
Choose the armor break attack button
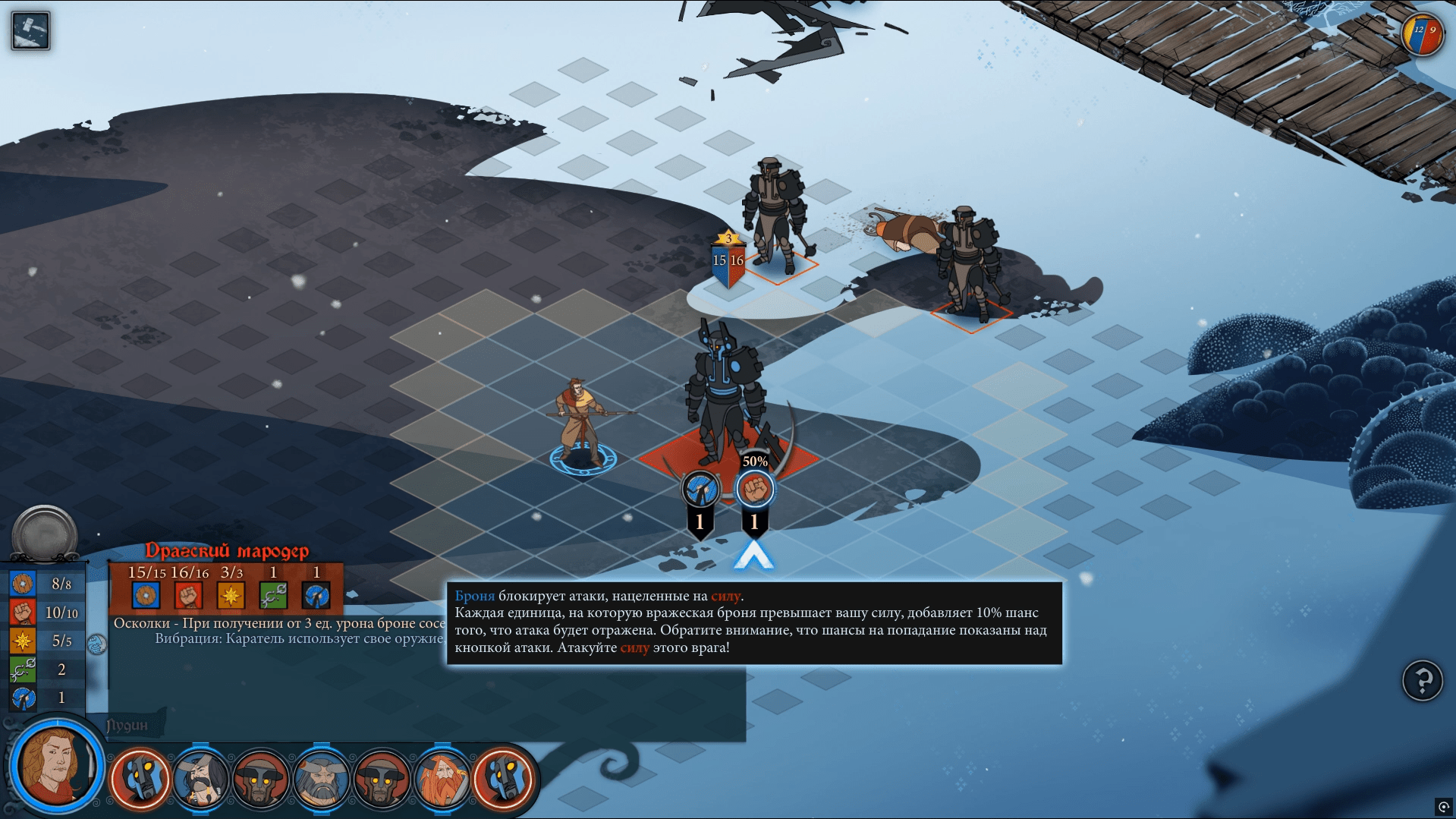coord(700,490)
